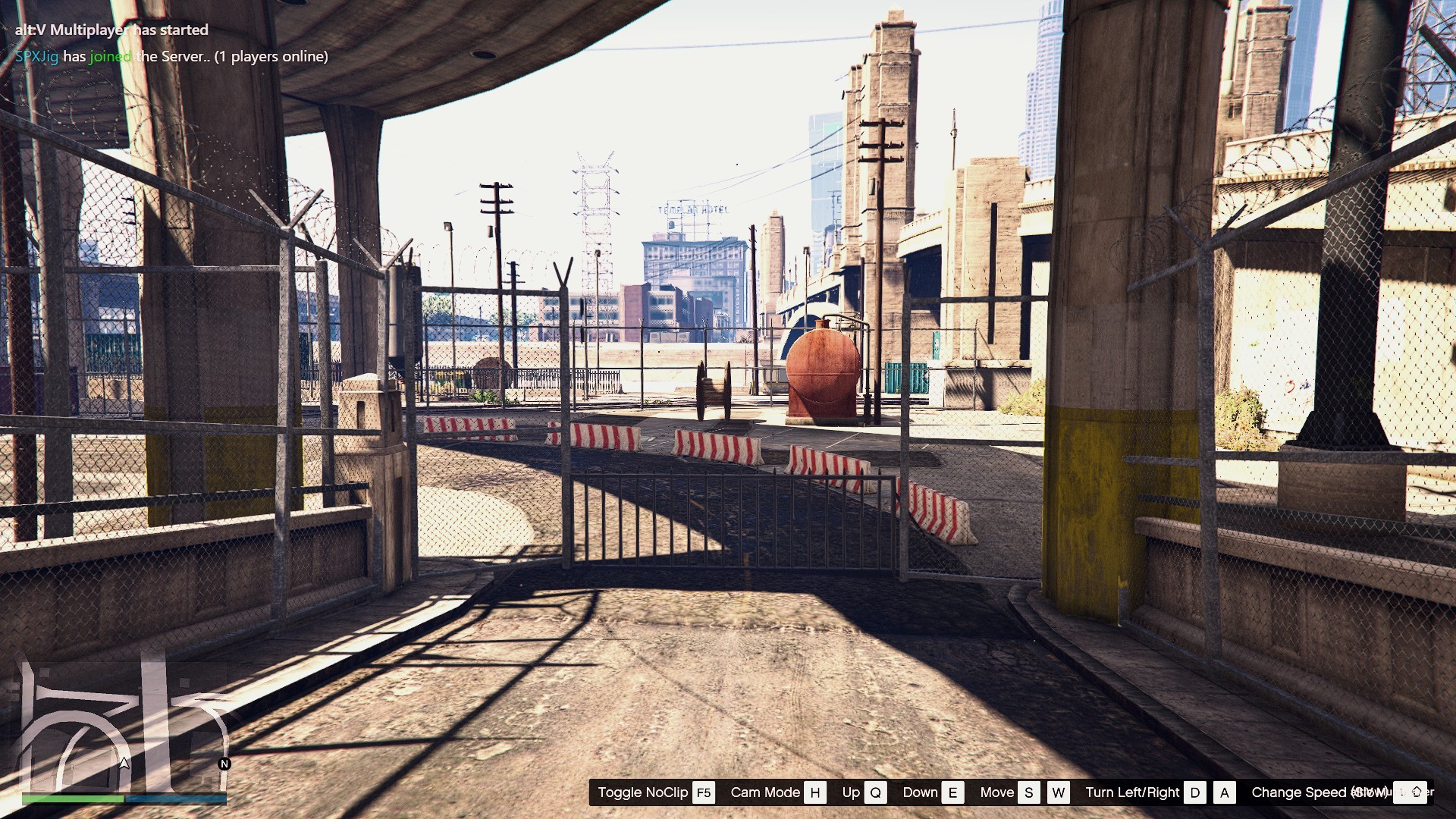The width and height of the screenshot is (1456, 819).
Task: Select the north compass marker on minimap
Action: pyautogui.click(x=224, y=764)
